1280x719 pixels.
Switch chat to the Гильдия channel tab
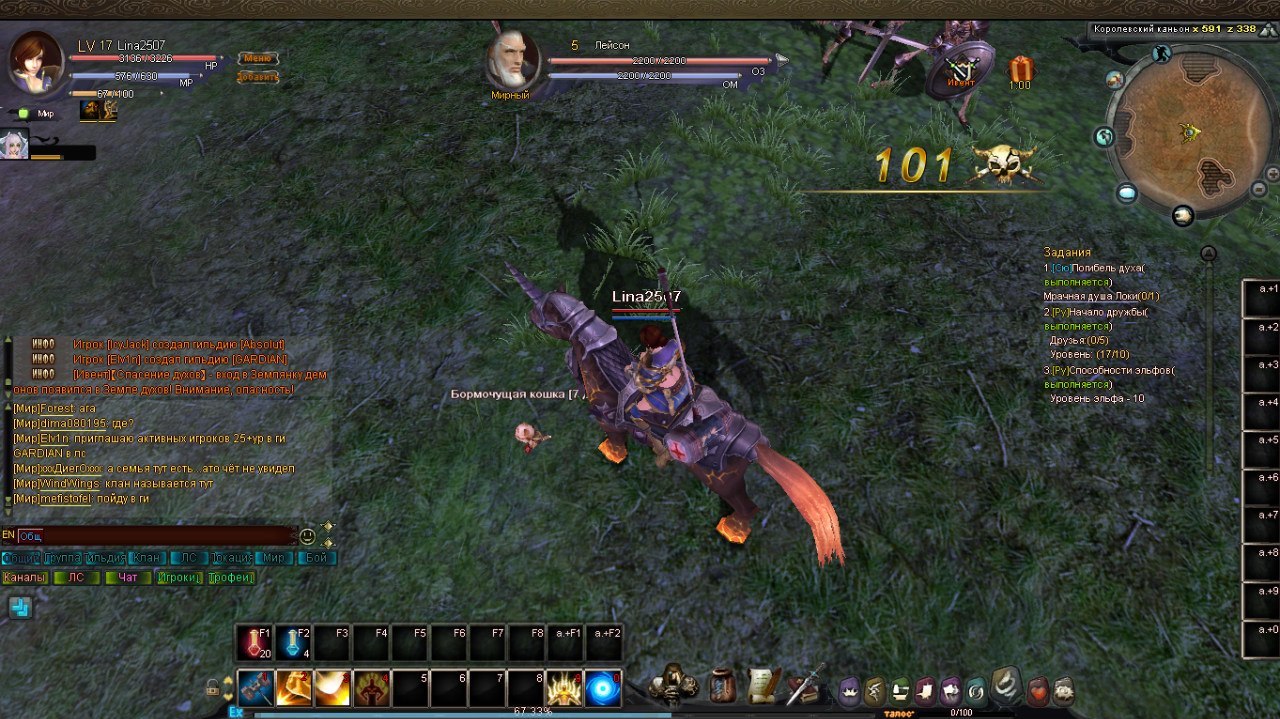click(x=105, y=558)
